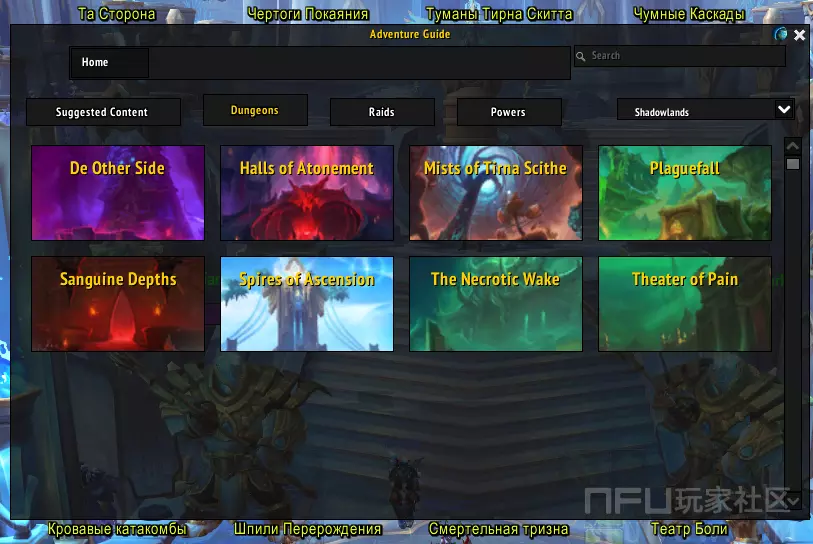Close the Adventure Guide window
This screenshot has width=813, height=544.
[x=799, y=35]
